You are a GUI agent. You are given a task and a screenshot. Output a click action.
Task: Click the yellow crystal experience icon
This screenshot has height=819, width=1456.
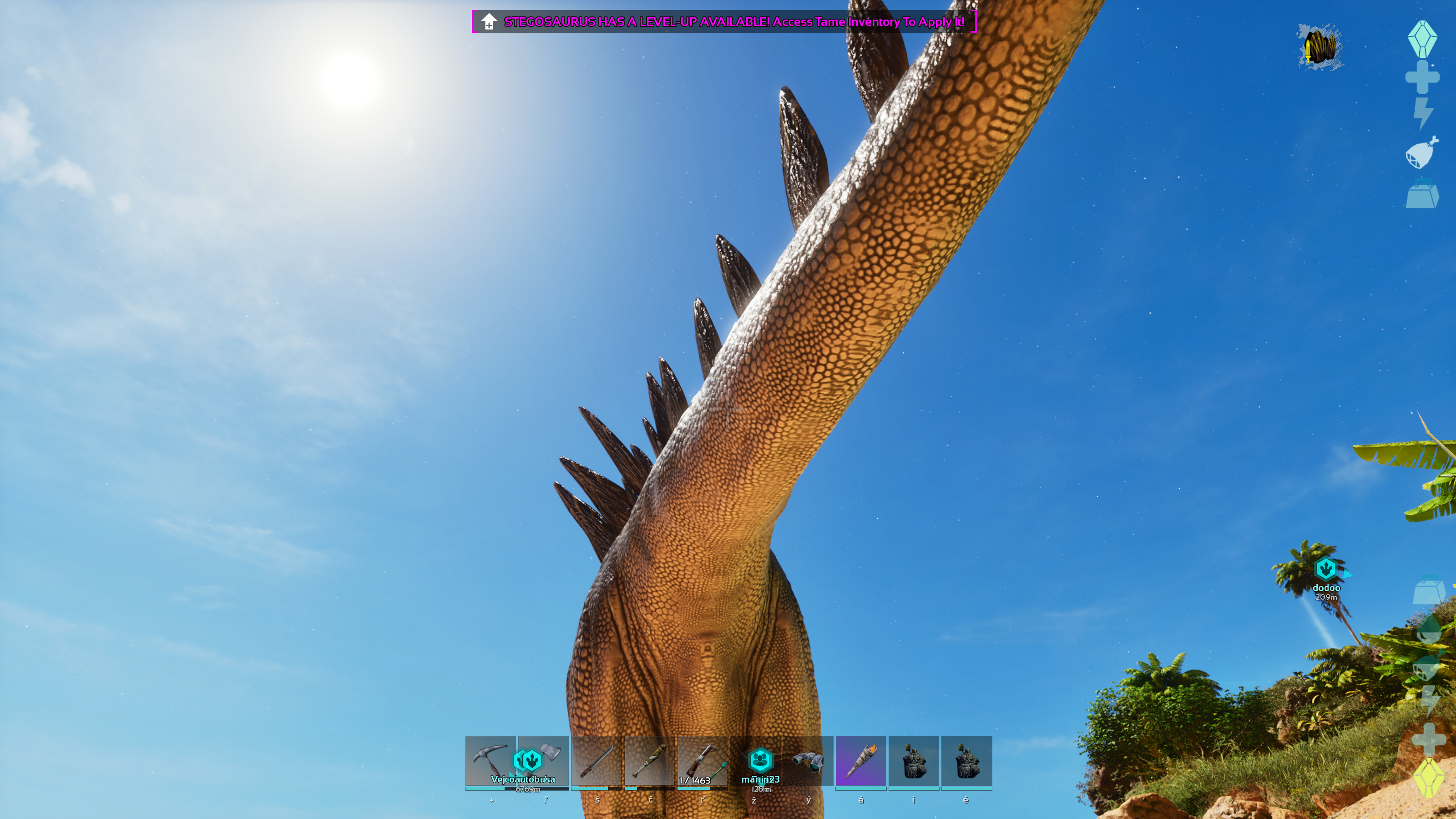pyautogui.click(x=1428, y=778)
